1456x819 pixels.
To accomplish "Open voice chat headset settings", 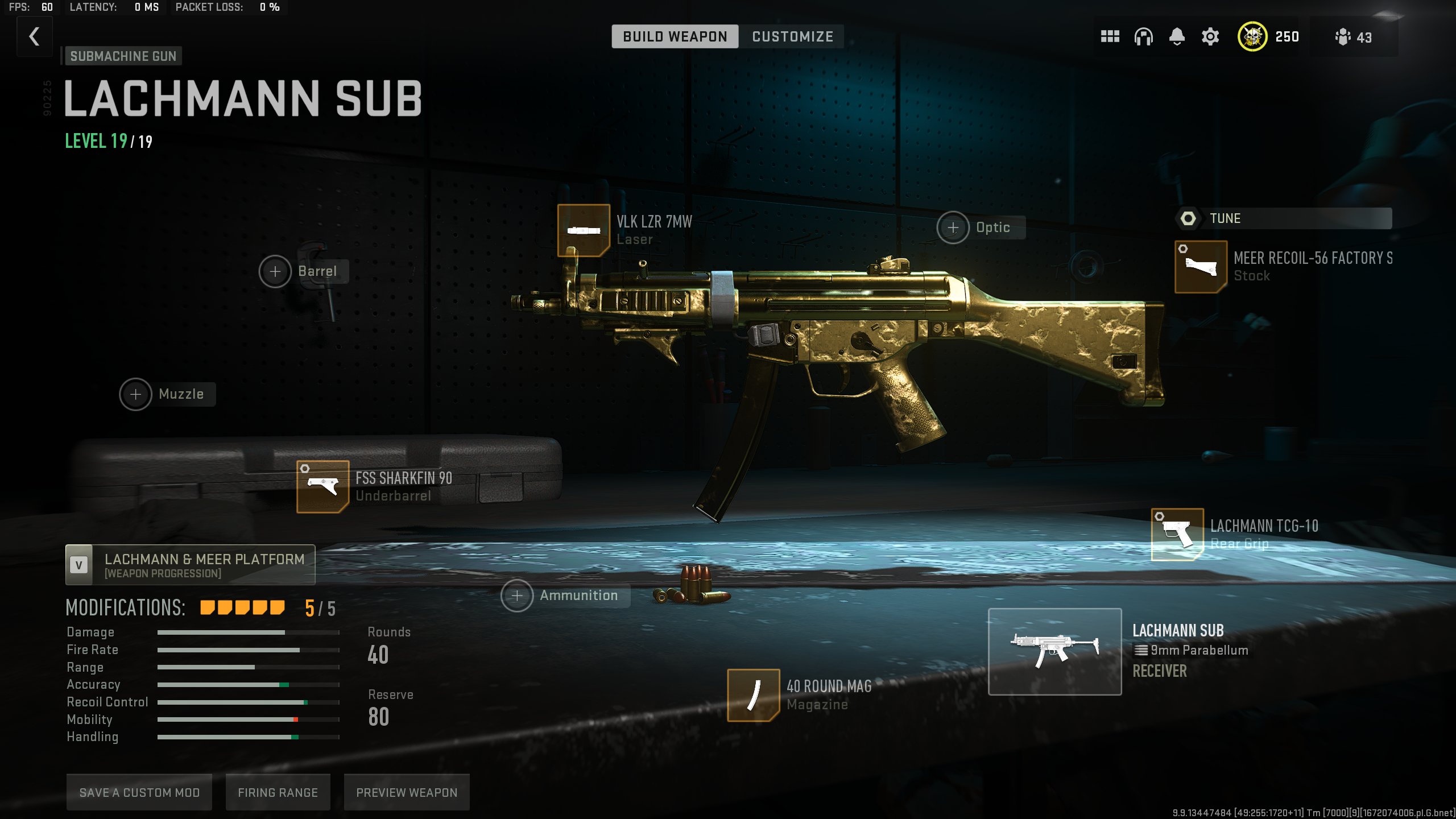I will 1143,37.
